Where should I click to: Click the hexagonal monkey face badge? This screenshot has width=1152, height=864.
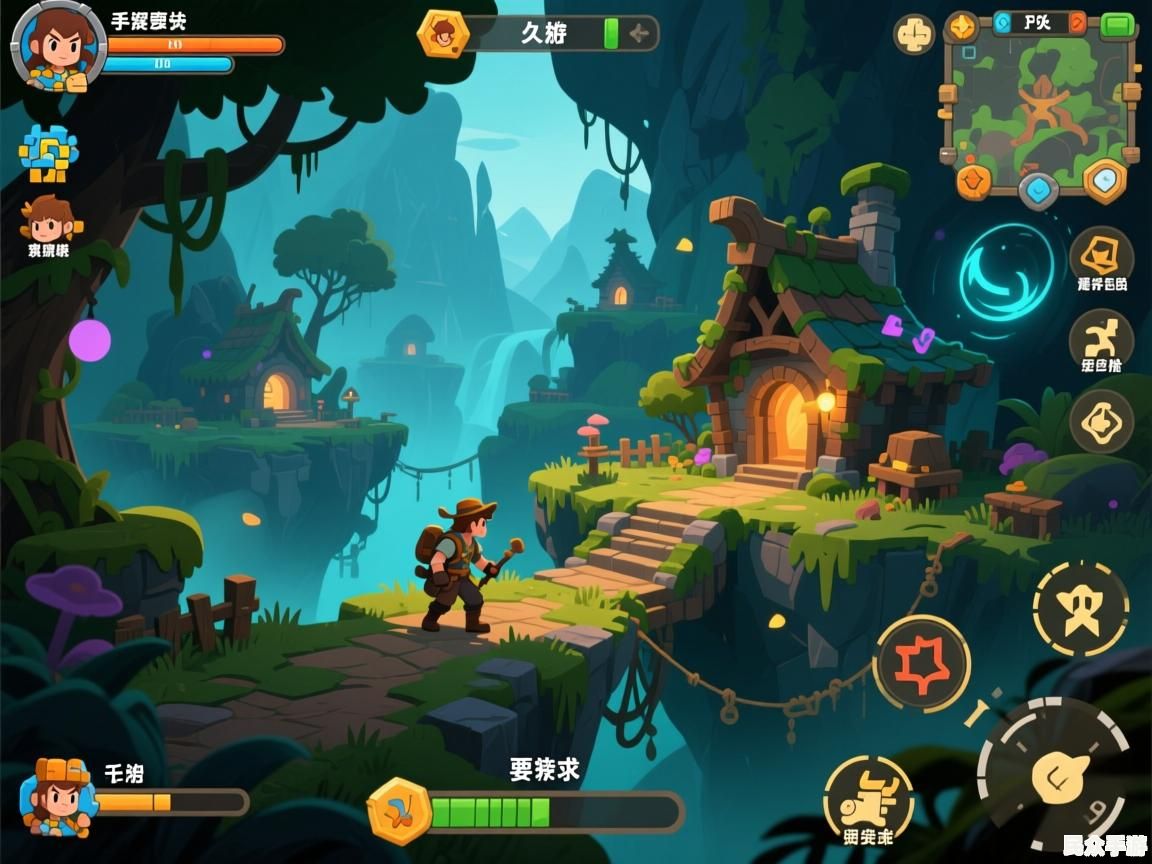[x=442, y=35]
